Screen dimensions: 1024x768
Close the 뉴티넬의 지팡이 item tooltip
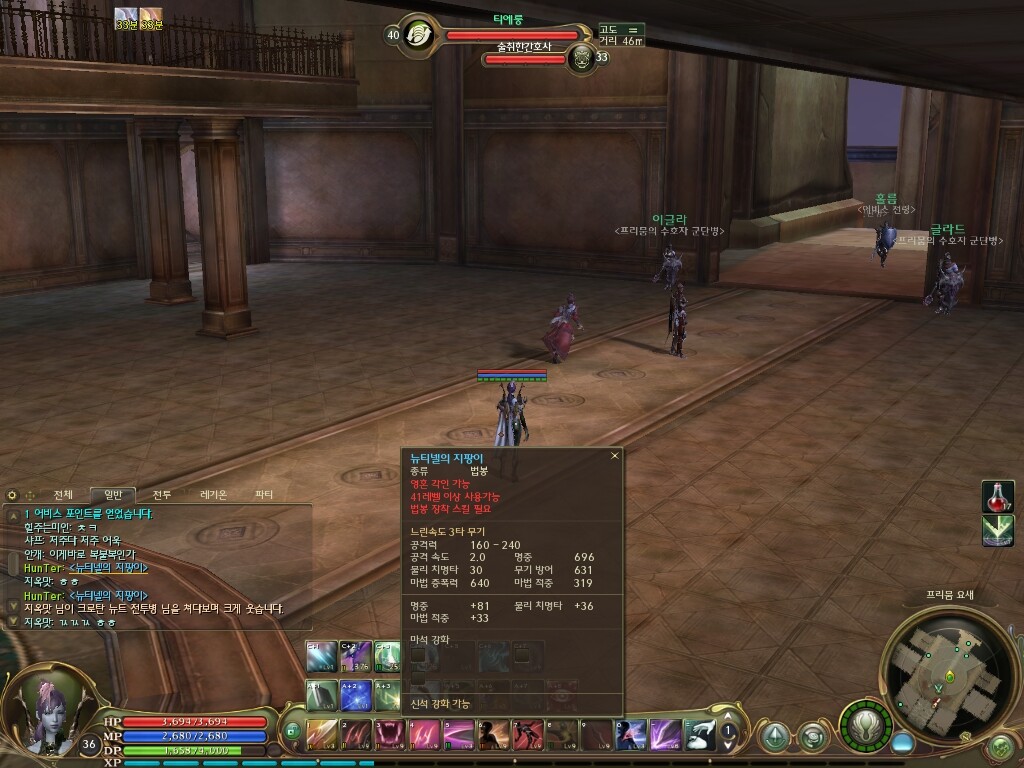pos(615,456)
